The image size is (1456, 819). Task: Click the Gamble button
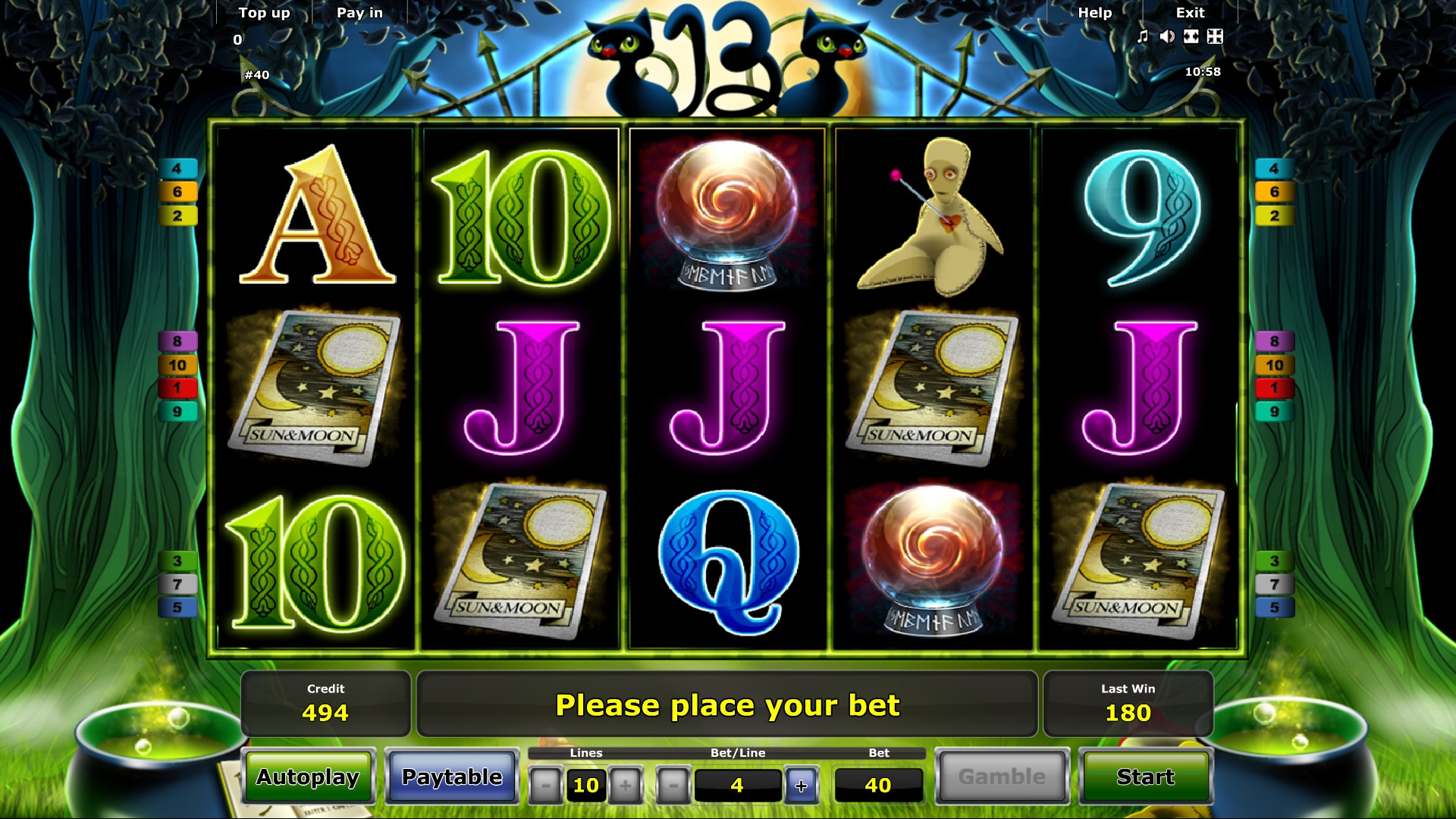pos(1002,777)
